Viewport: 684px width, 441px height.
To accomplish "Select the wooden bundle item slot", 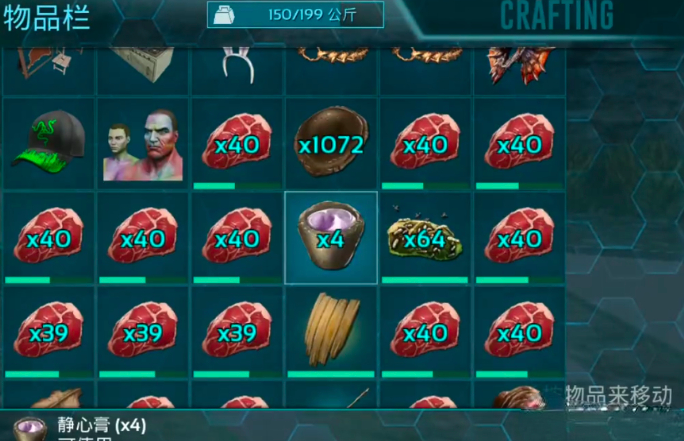I will 331,330.
